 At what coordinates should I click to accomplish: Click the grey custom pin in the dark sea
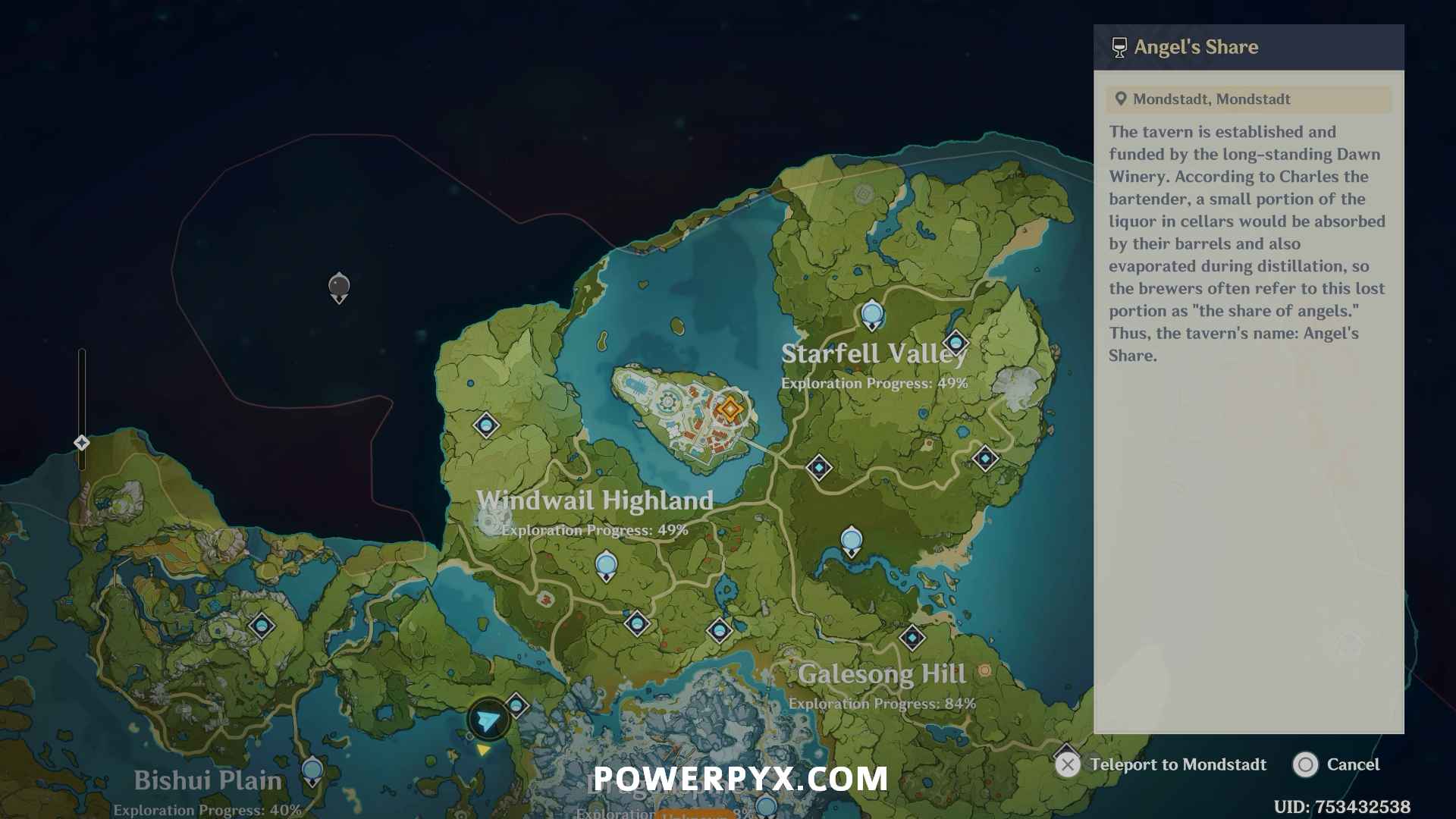tap(339, 287)
